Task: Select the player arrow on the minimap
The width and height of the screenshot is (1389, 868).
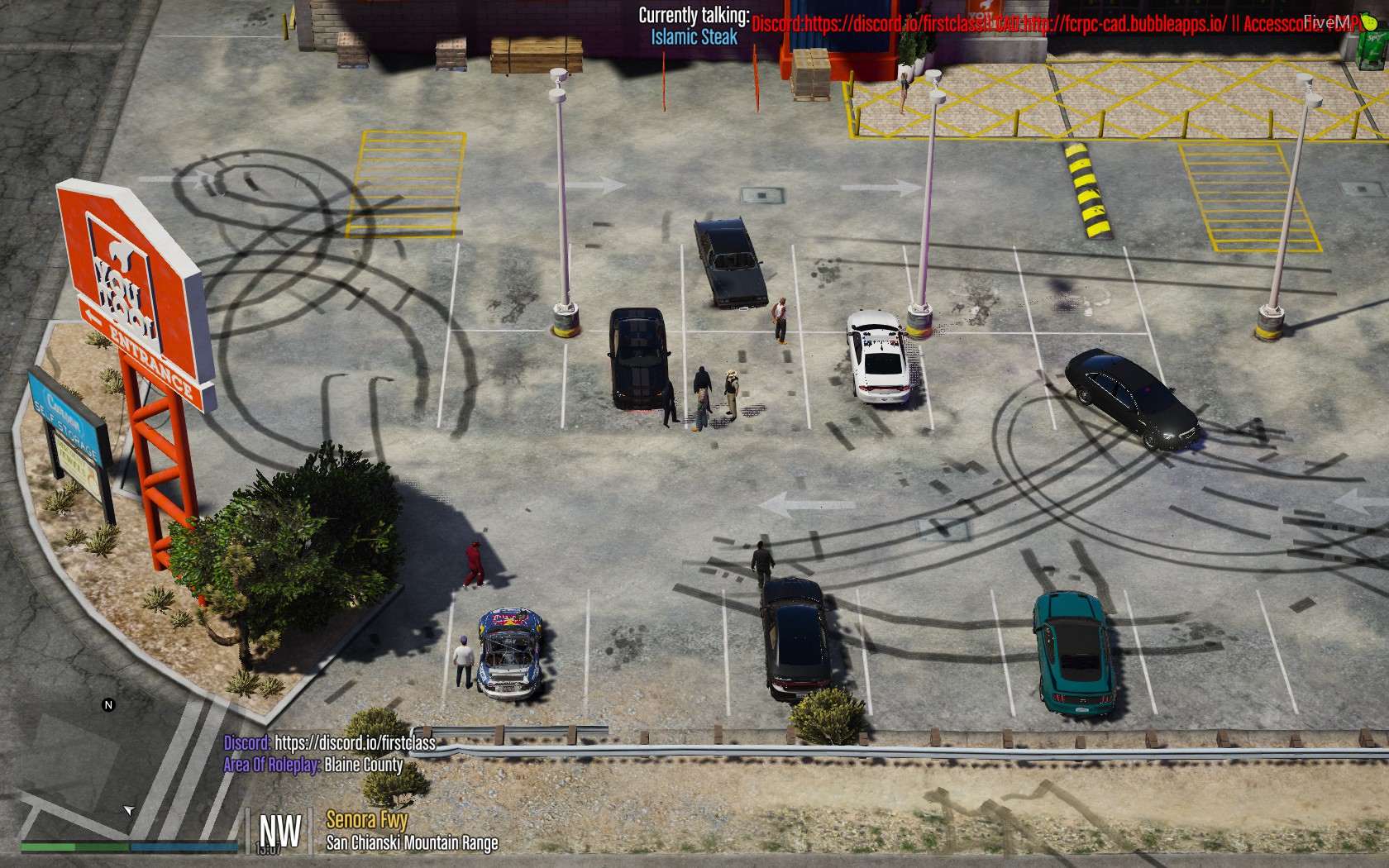Action: coord(129,809)
